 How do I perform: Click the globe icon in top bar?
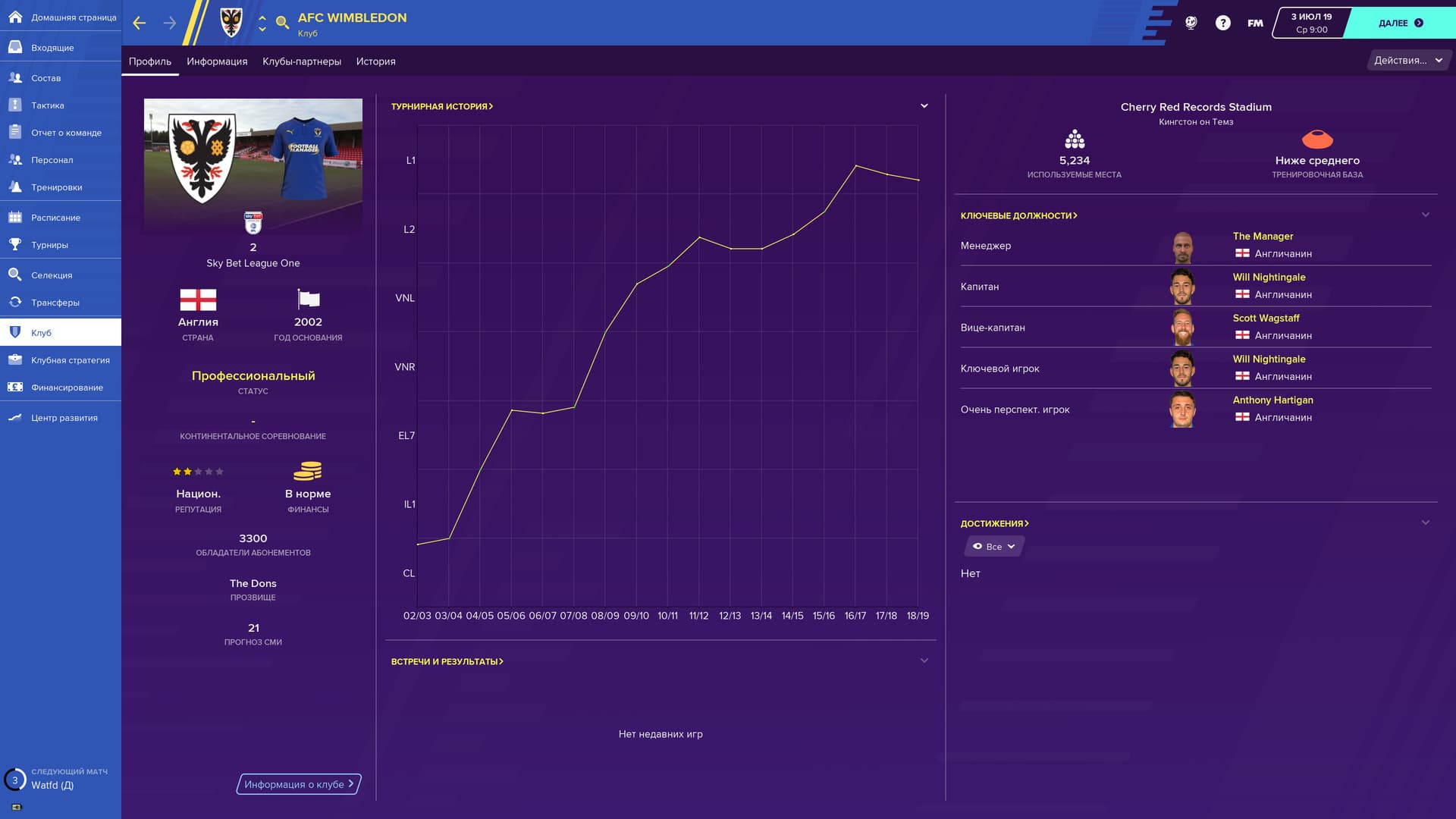pos(1191,22)
